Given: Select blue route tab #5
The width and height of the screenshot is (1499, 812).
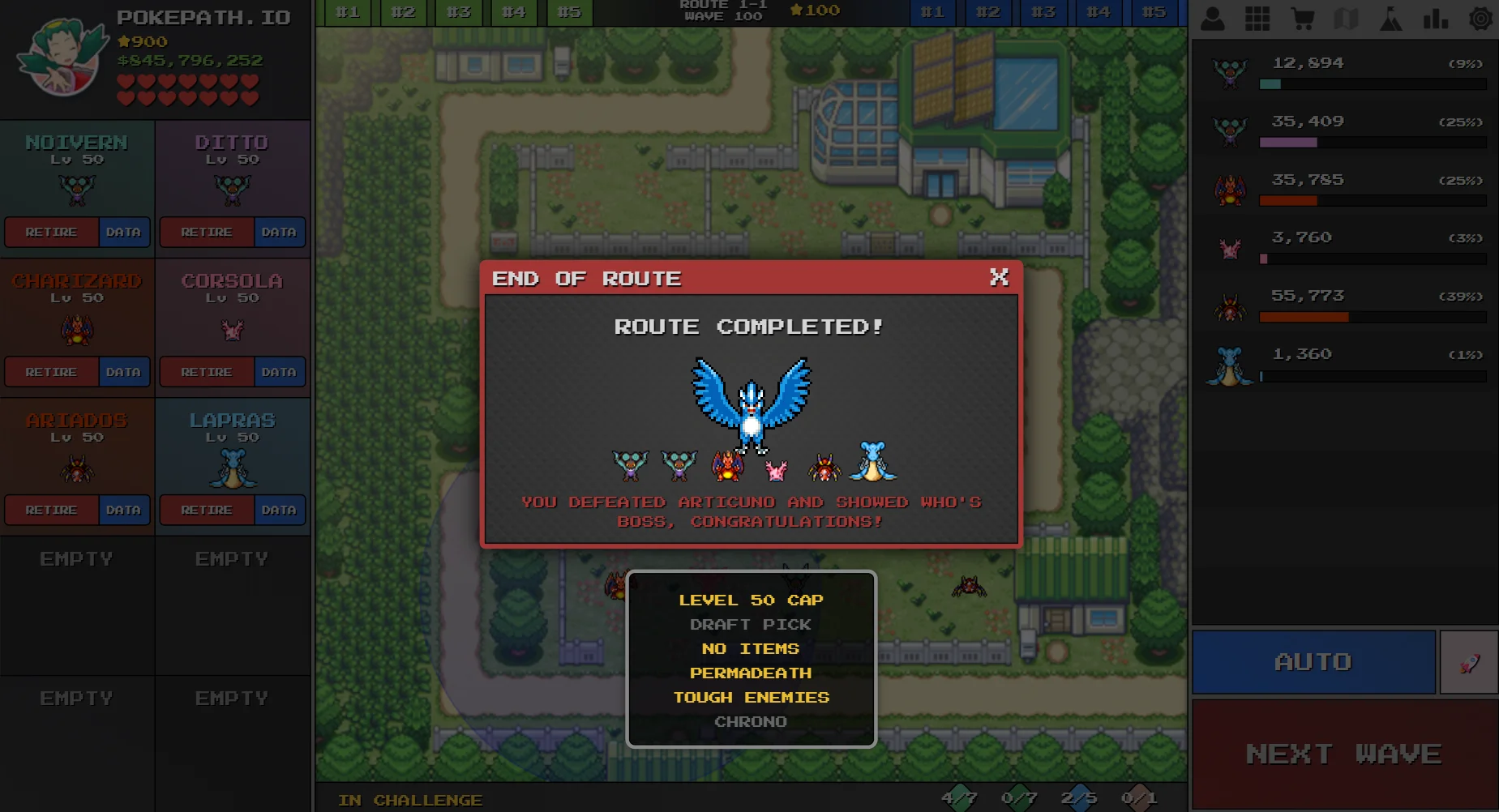Looking at the screenshot, I should (1154, 11).
